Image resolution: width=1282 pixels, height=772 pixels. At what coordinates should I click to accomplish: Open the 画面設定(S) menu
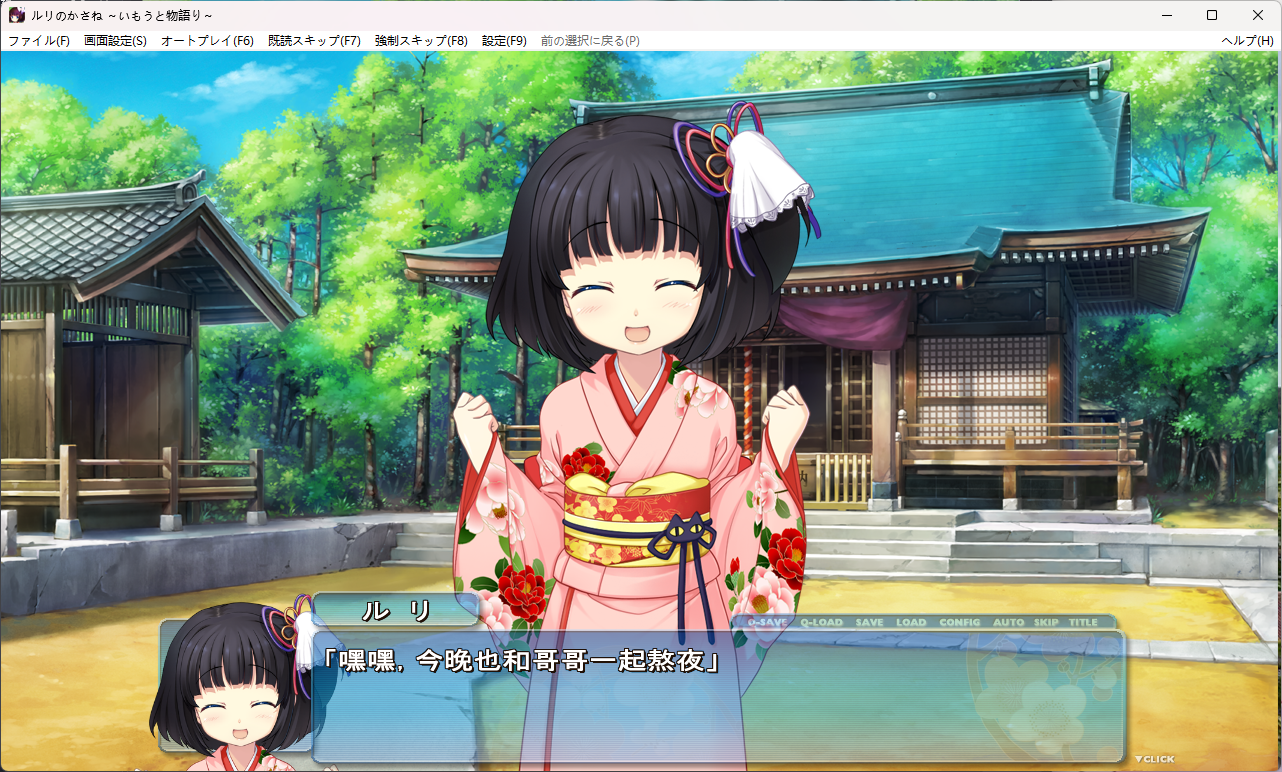point(115,41)
